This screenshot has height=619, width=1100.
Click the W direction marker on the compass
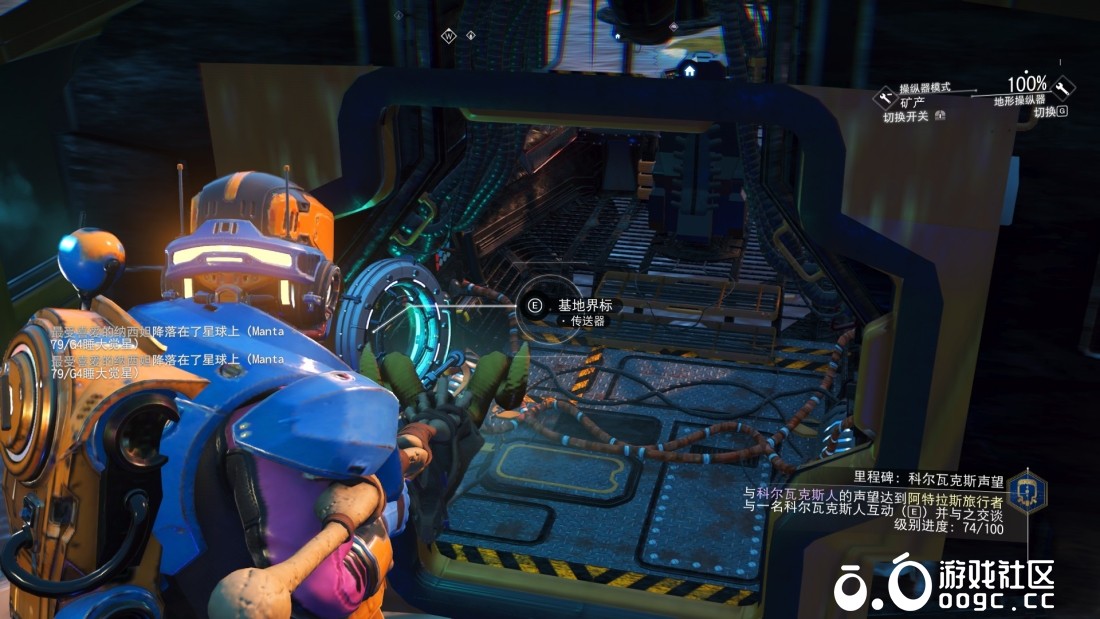pos(449,36)
